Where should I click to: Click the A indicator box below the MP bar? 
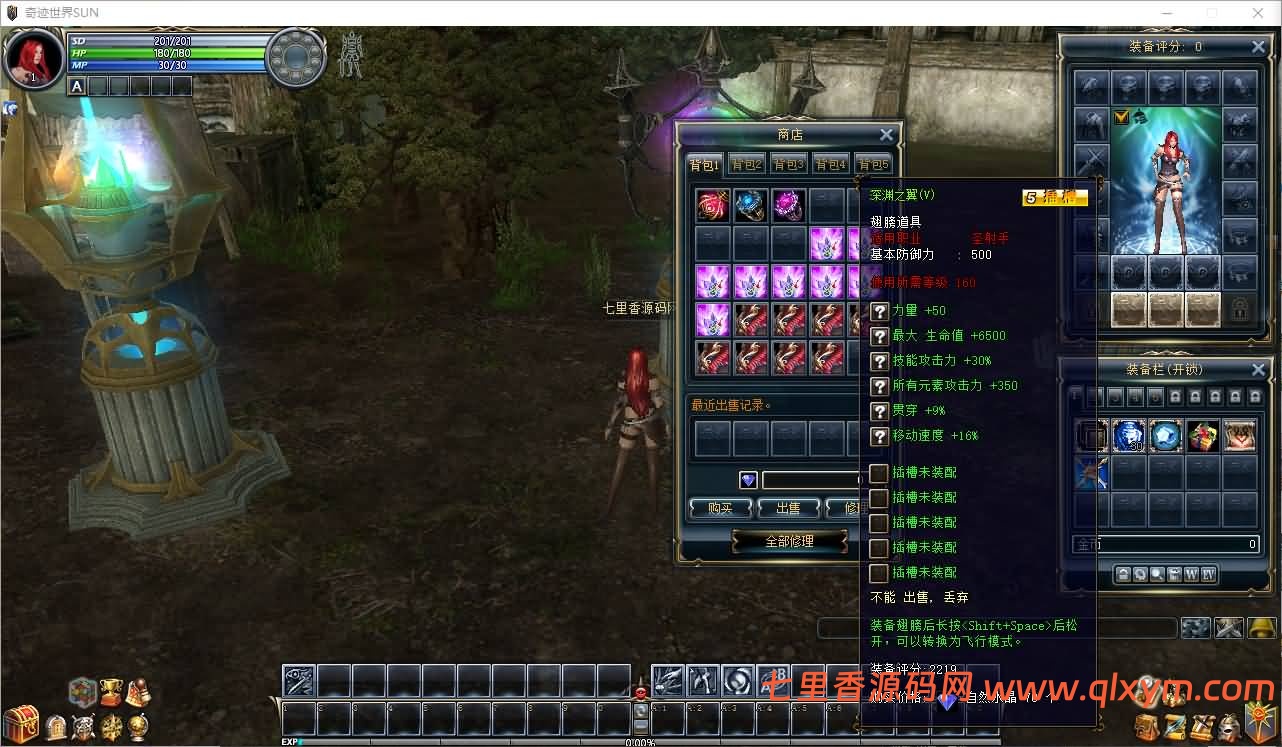76,87
